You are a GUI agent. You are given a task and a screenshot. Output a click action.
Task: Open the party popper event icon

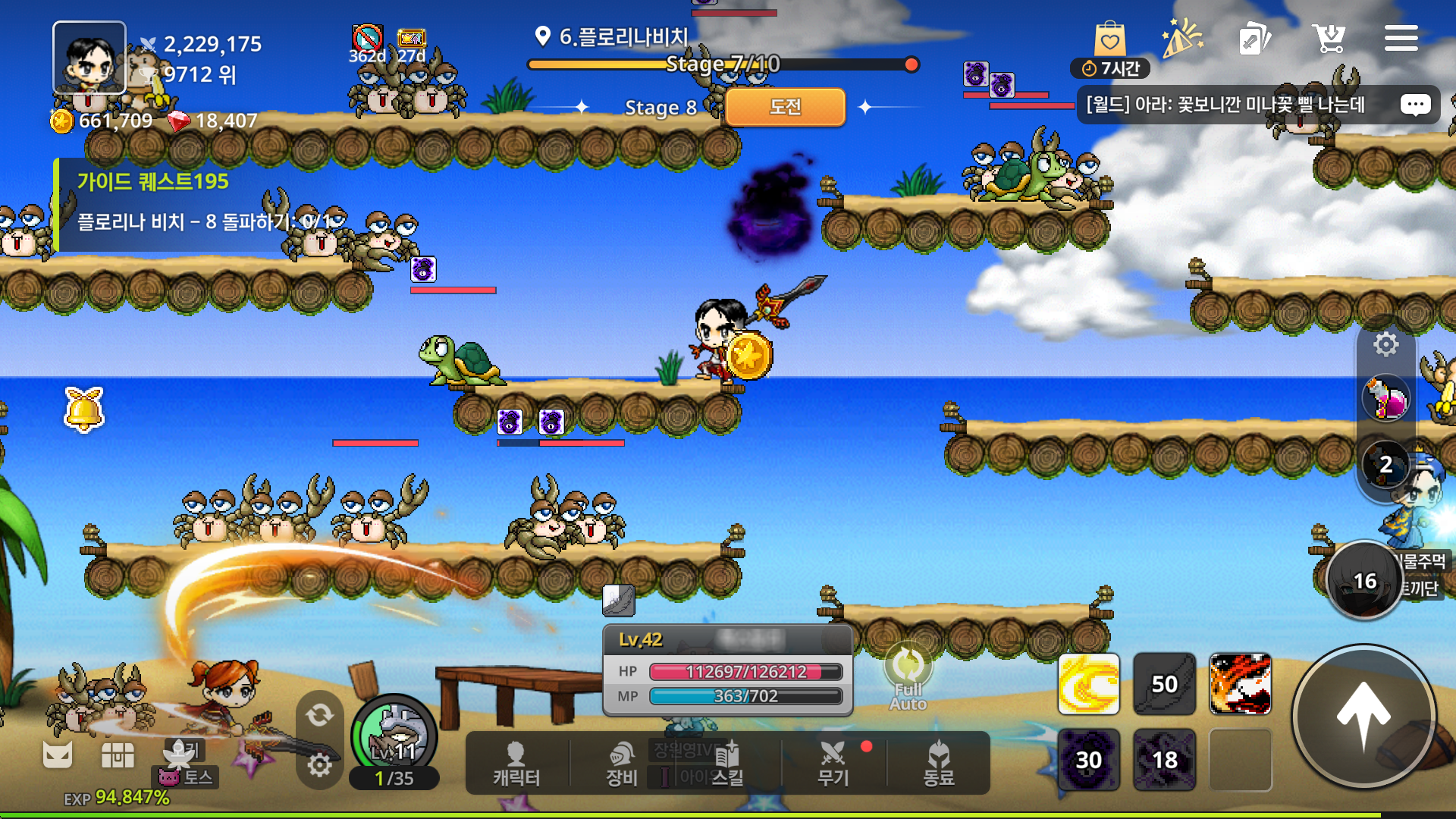tap(1181, 38)
